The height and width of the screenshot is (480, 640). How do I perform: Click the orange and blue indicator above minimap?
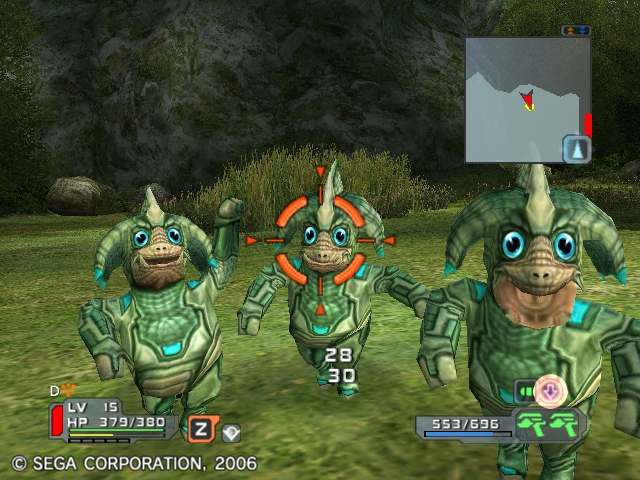576,31
